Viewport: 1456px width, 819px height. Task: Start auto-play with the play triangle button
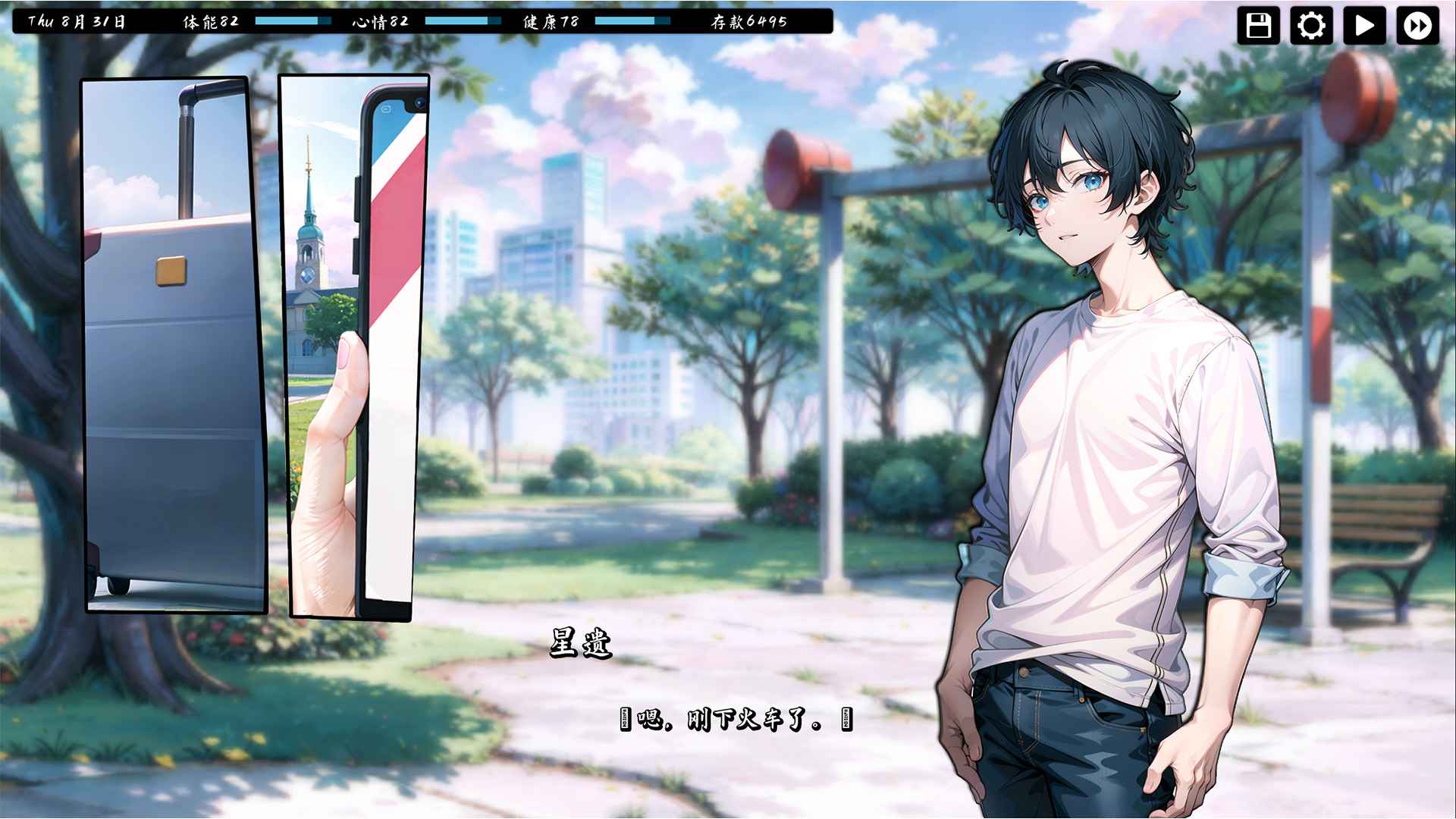tap(1364, 26)
